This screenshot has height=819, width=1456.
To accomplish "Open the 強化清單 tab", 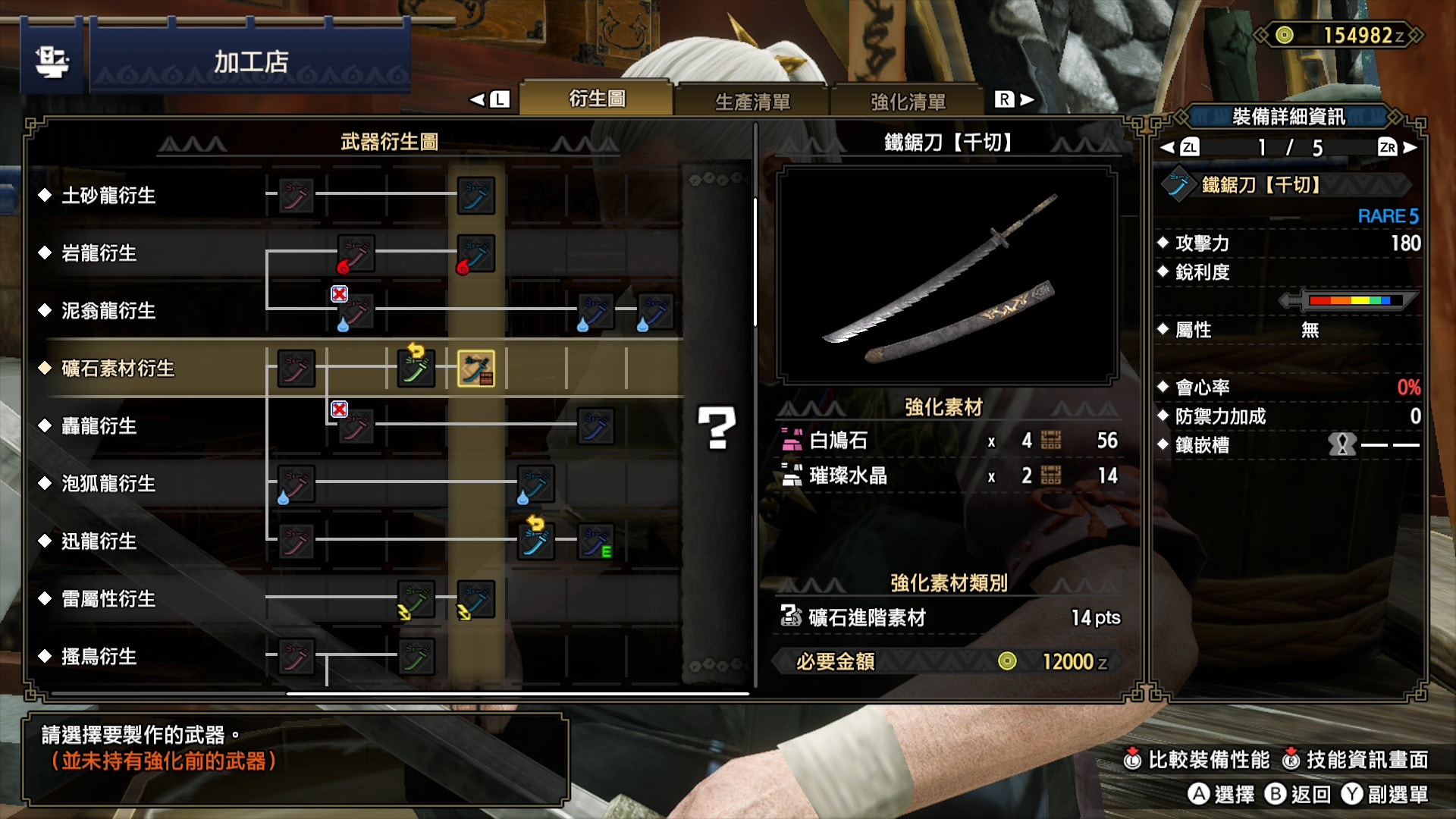I will click(x=908, y=101).
